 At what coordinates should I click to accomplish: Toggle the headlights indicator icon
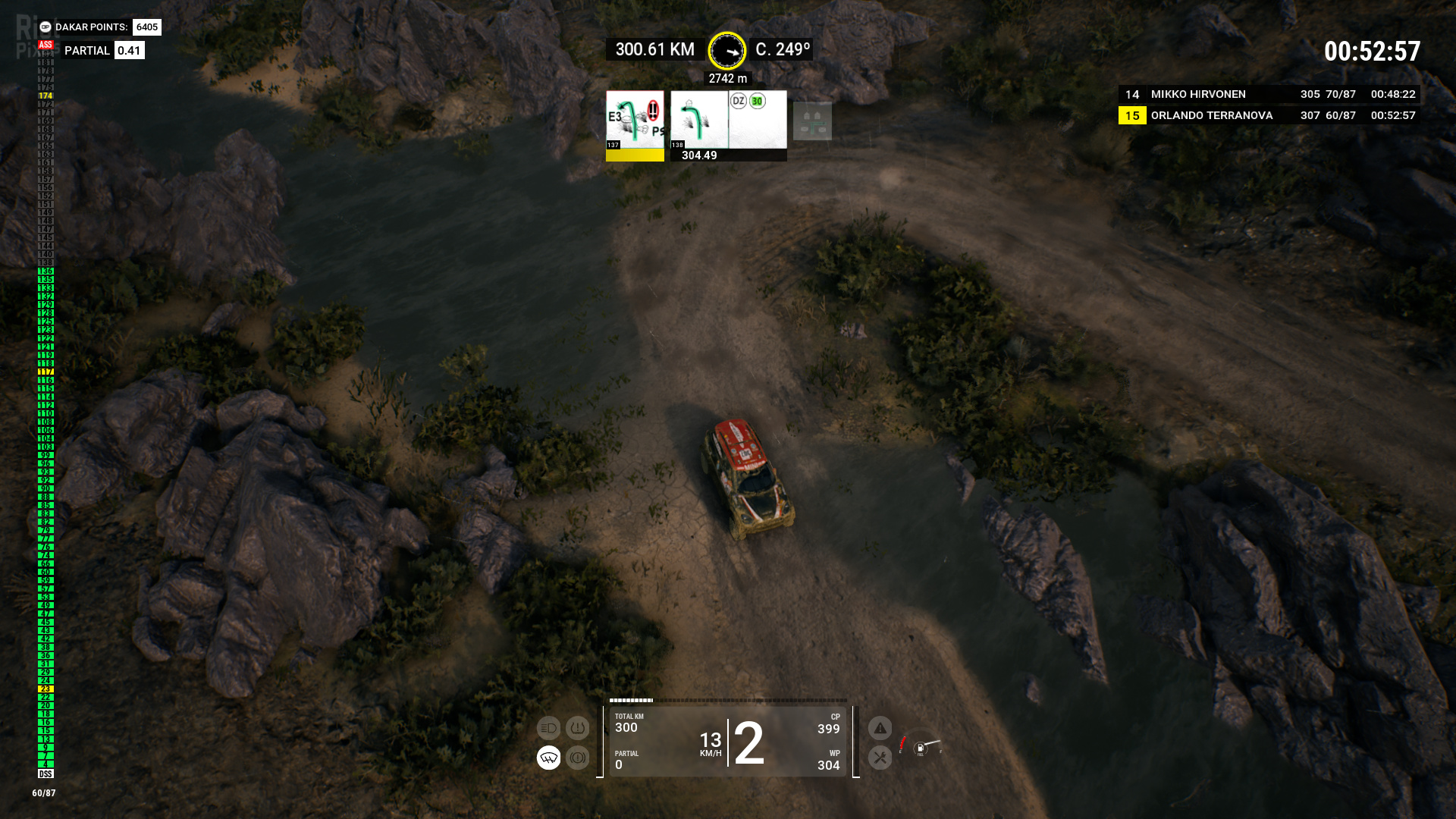coord(548,728)
